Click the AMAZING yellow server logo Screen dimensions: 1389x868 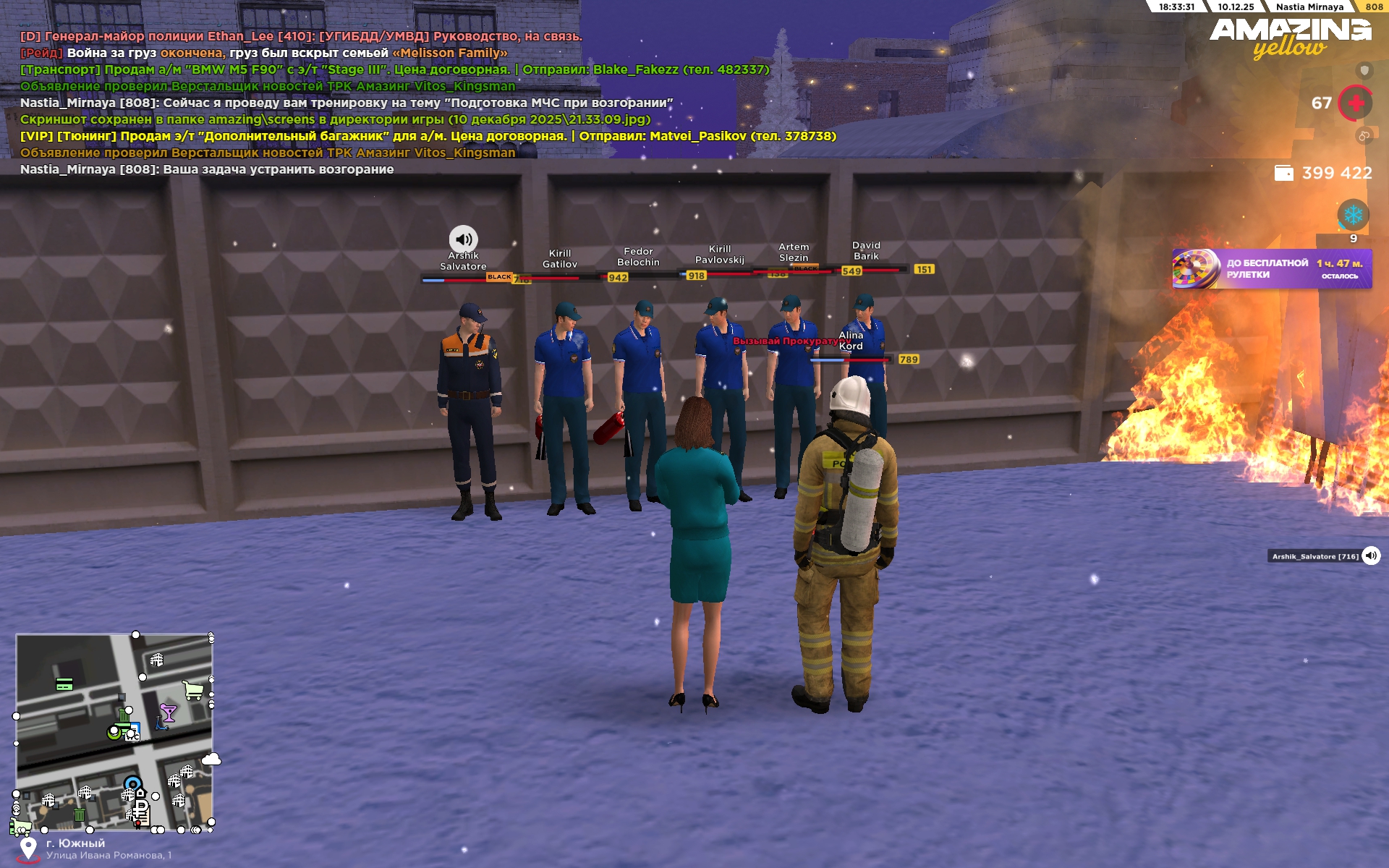click(1289, 38)
